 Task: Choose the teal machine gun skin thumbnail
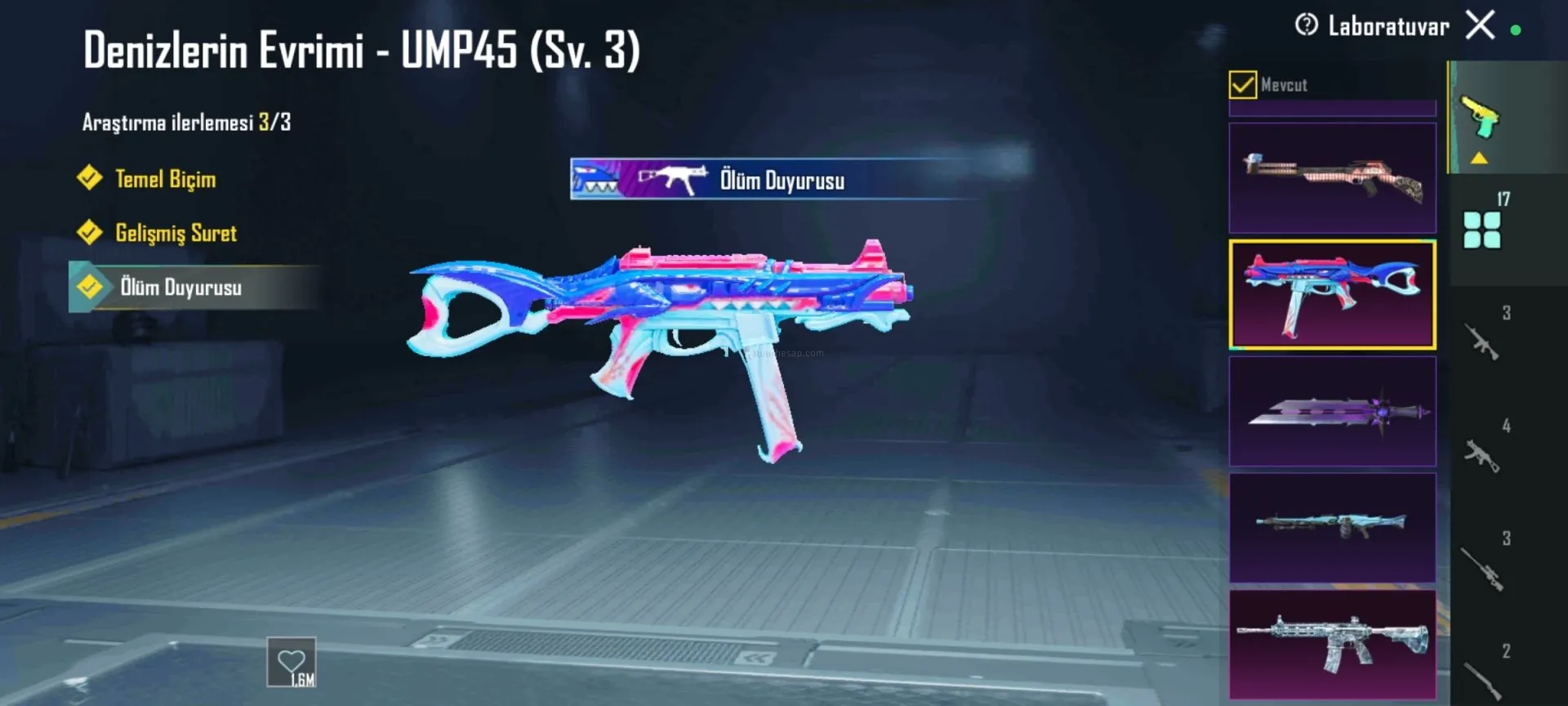[x=1332, y=527]
